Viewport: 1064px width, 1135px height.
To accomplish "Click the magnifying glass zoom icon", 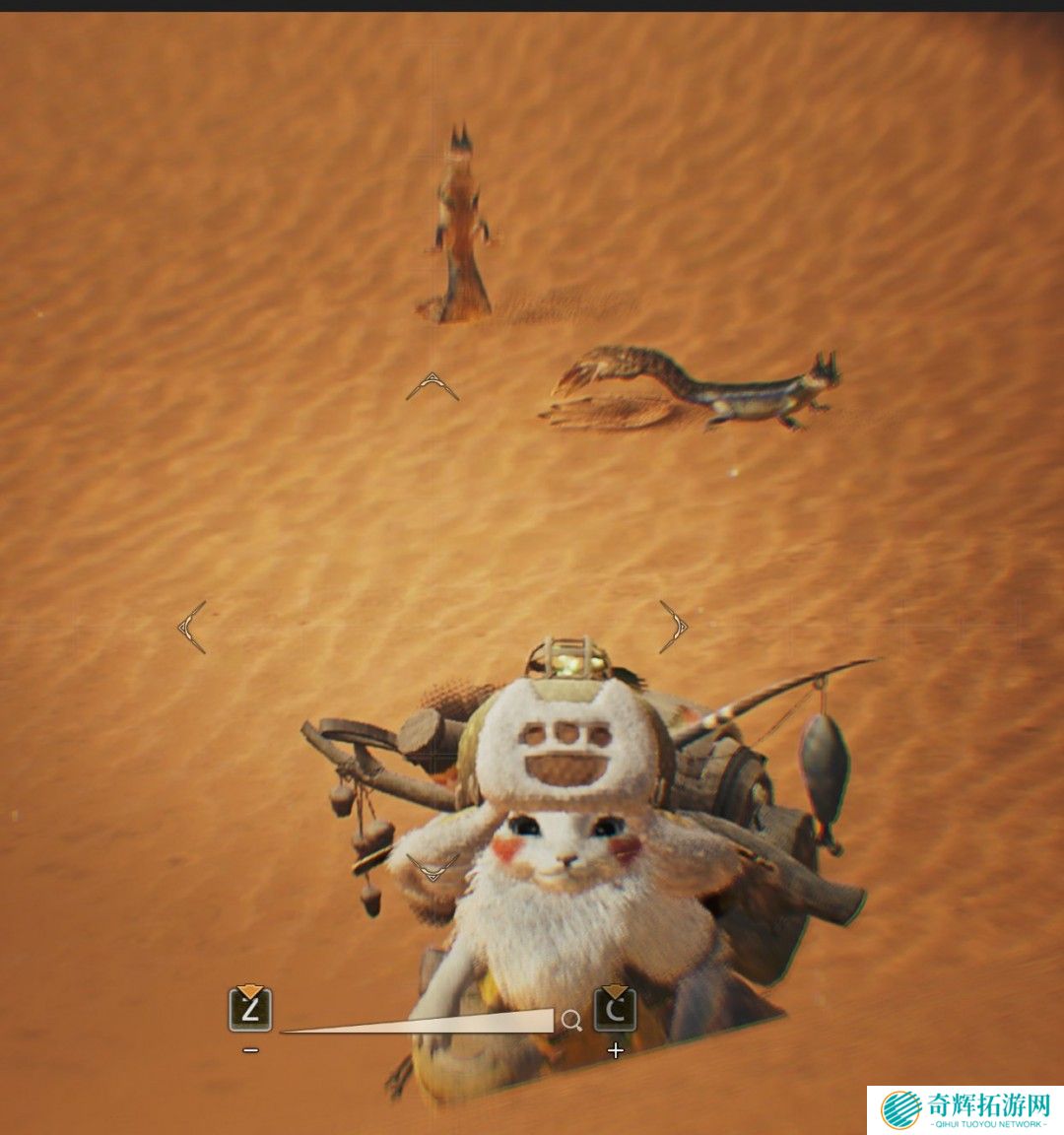I will point(571,1021).
